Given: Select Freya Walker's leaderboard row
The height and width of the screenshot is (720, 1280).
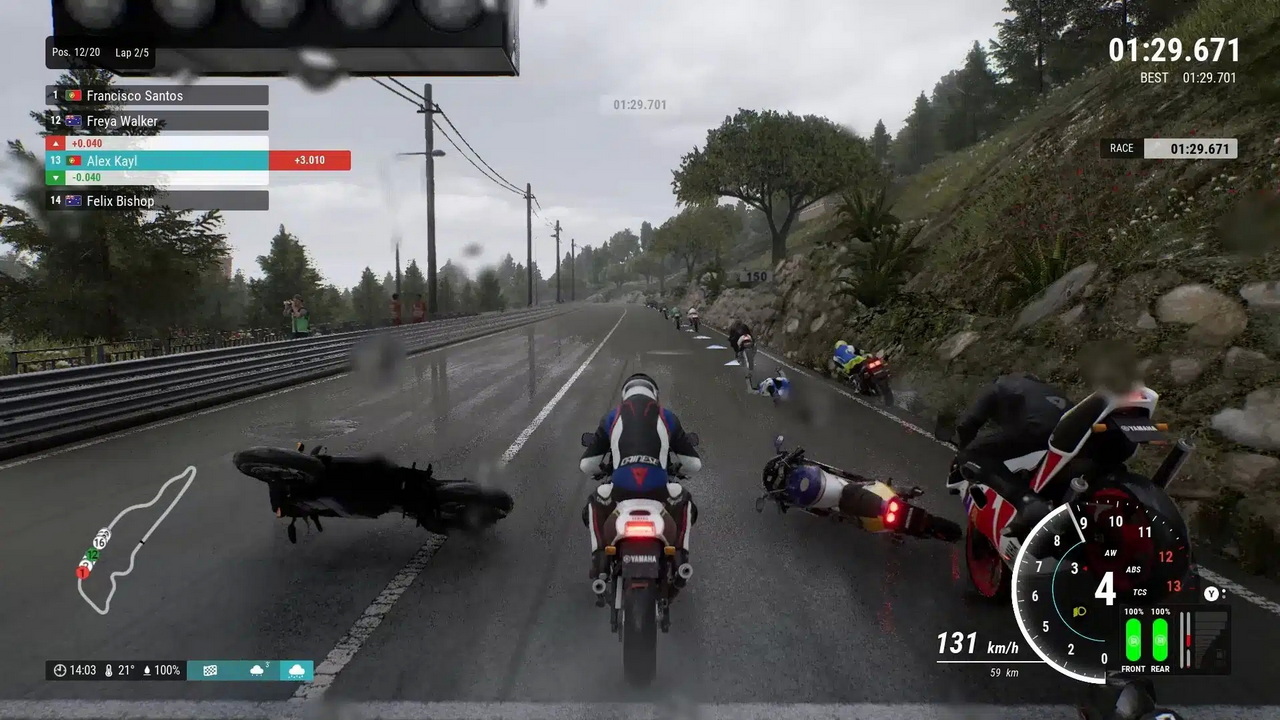Looking at the screenshot, I should coord(157,121).
